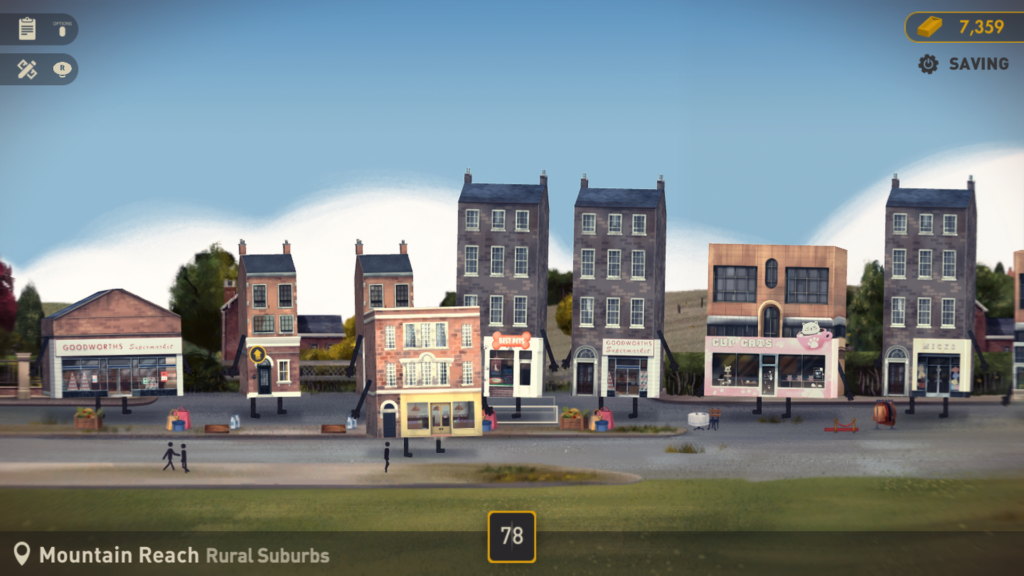Open the pencil and ruler build tools

pyautogui.click(x=27, y=69)
